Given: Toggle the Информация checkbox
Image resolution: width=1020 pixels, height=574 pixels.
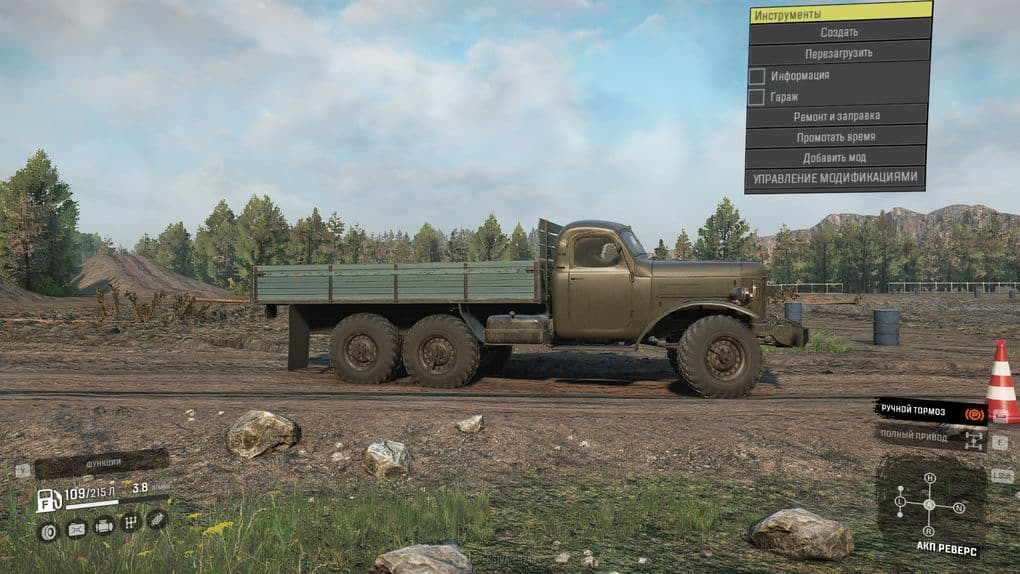Looking at the screenshot, I should pyautogui.click(x=757, y=76).
